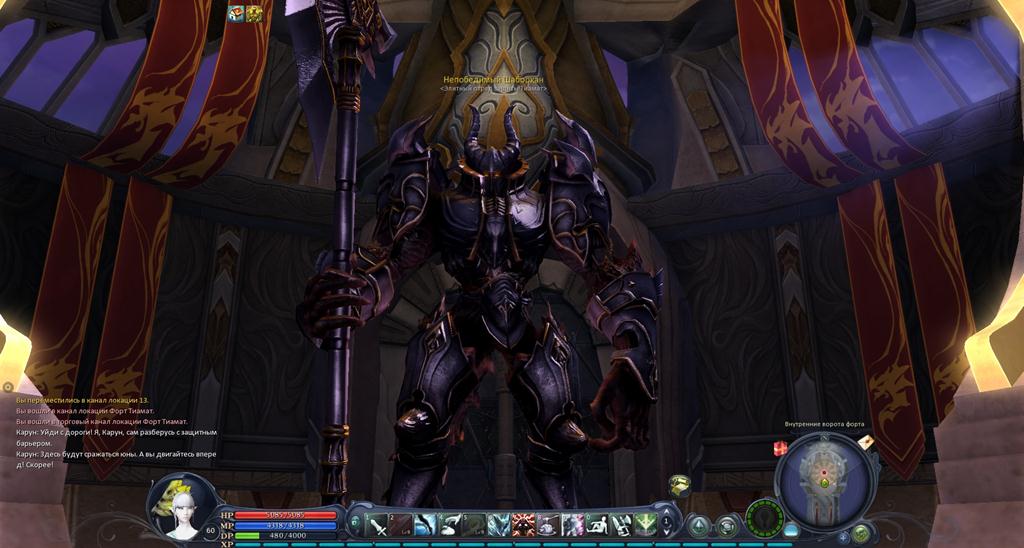Open the round green menu button
Viewport: 1024px width, 548px height.
pos(860,533)
